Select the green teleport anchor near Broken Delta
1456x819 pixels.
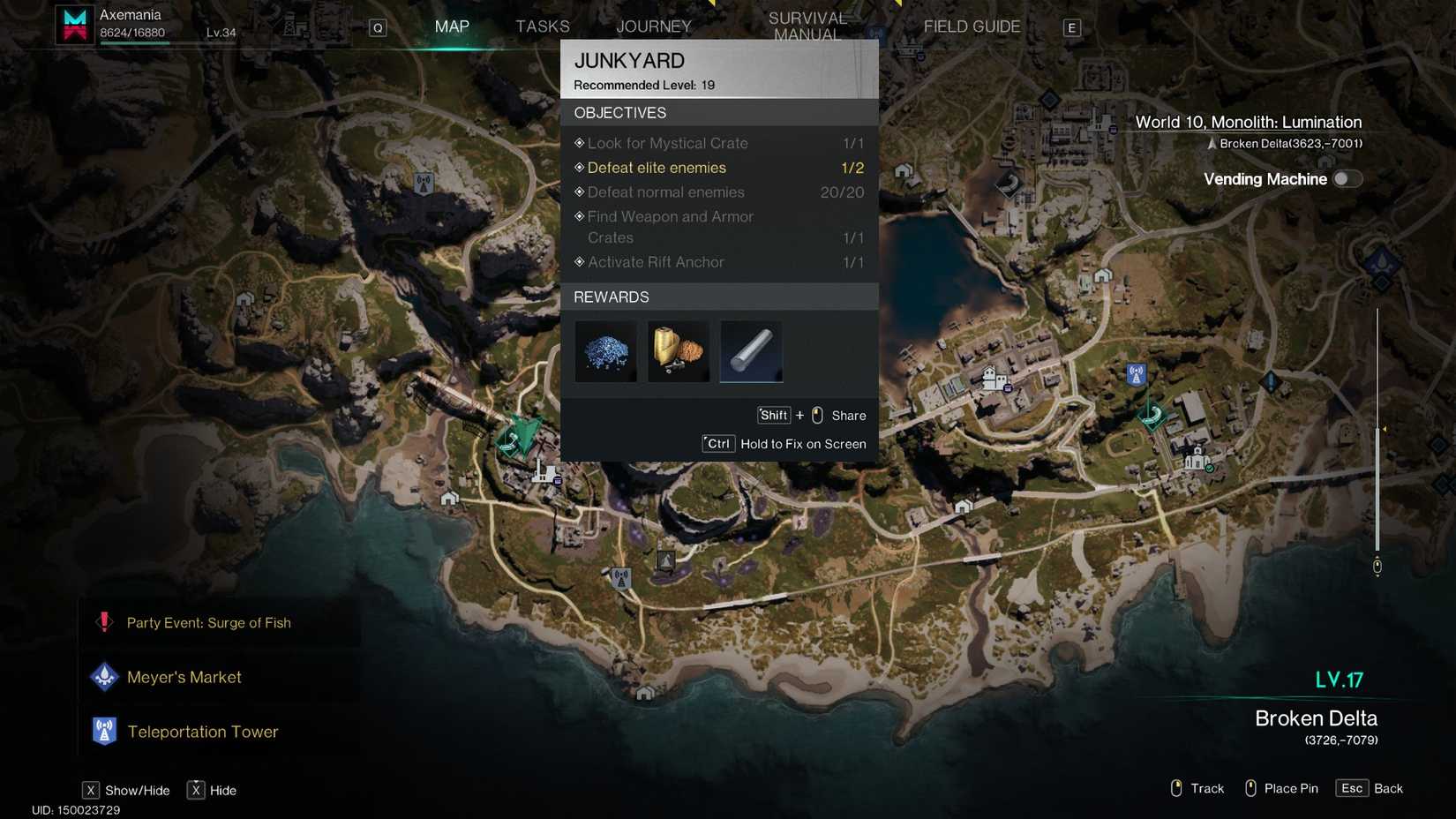pos(1152,415)
